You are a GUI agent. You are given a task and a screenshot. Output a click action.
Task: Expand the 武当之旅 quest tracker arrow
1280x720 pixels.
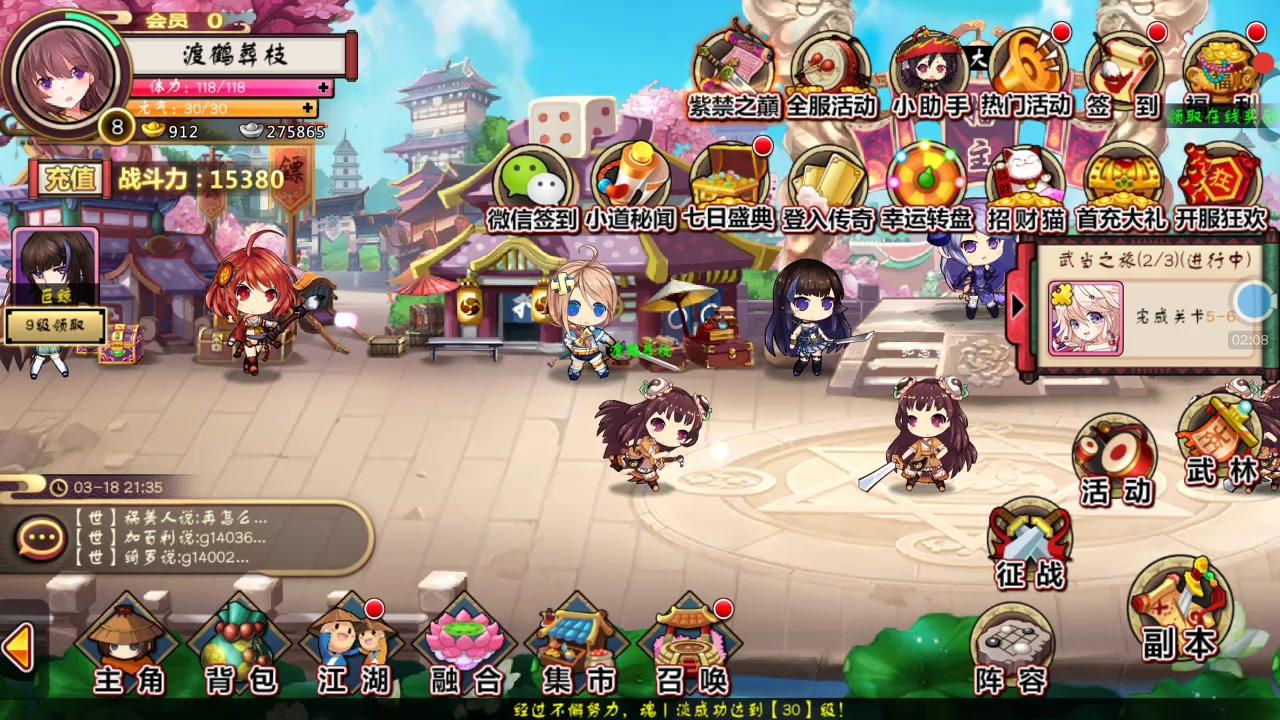(1020, 305)
